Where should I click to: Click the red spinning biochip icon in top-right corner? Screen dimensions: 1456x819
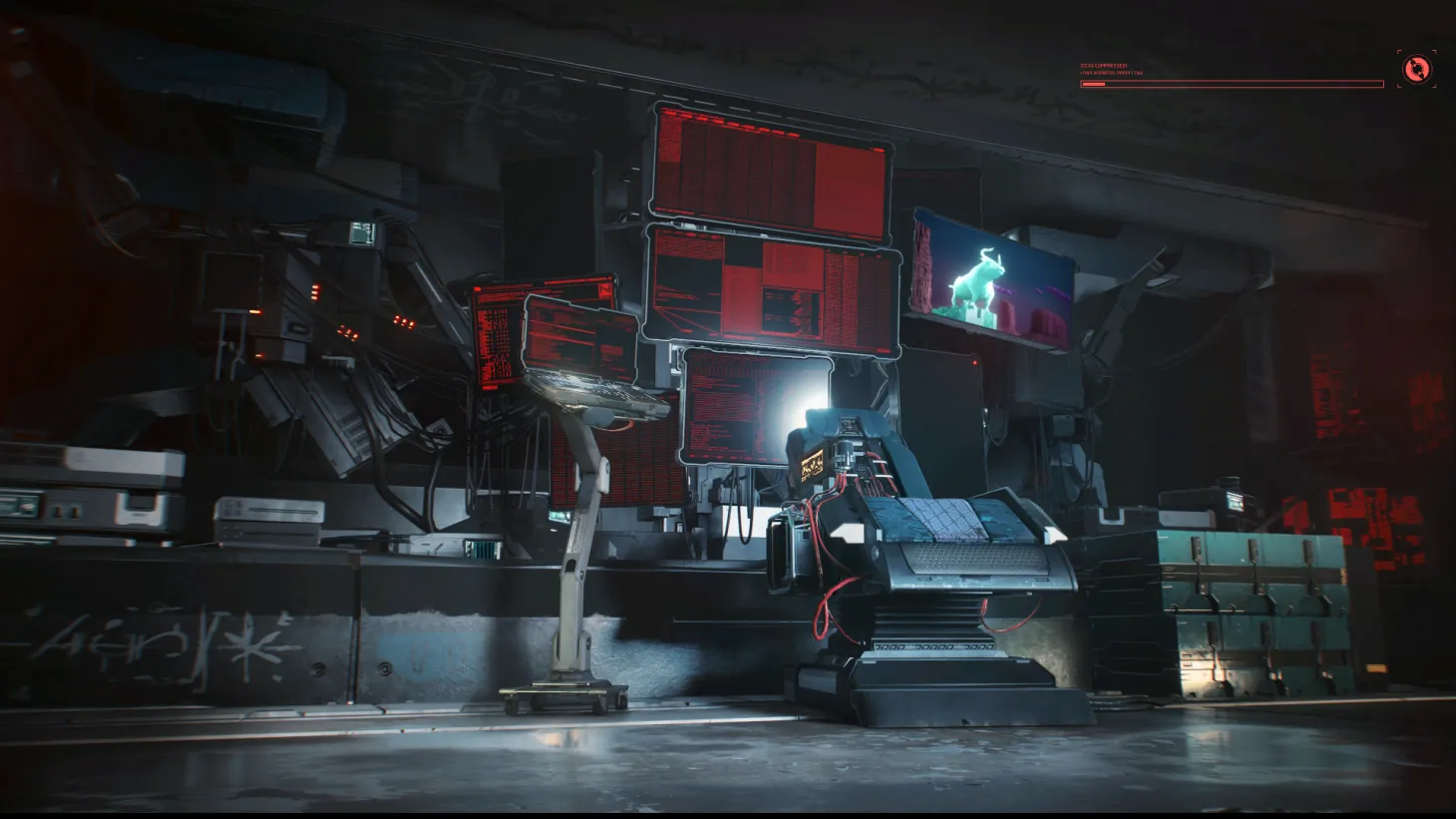[x=1418, y=68]
